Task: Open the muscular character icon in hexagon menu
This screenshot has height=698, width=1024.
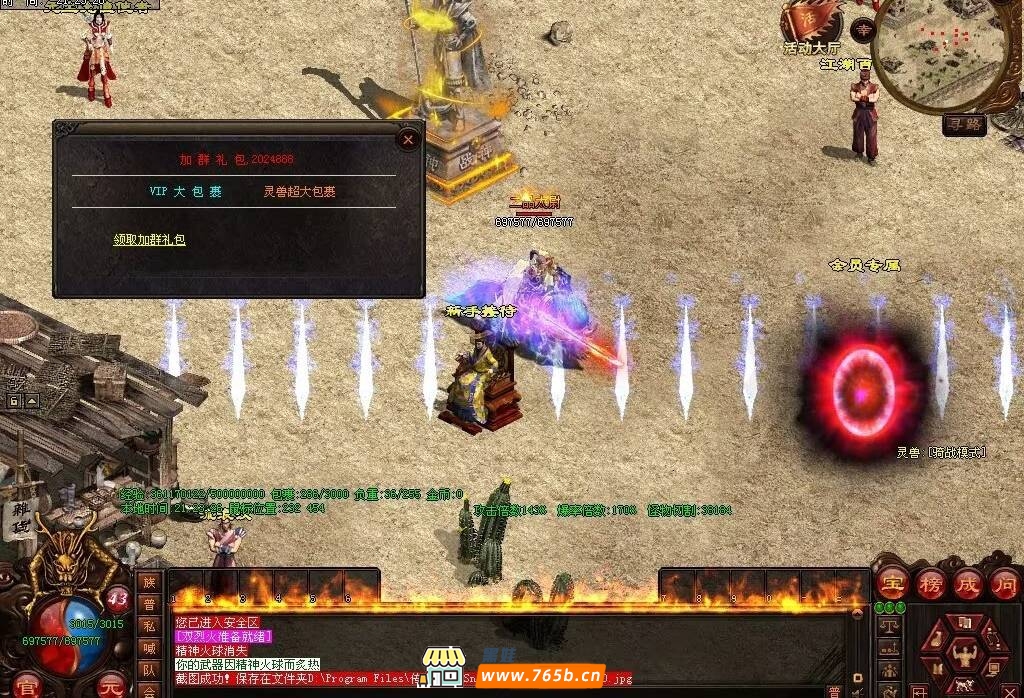Action: click(x=965, y=655)
